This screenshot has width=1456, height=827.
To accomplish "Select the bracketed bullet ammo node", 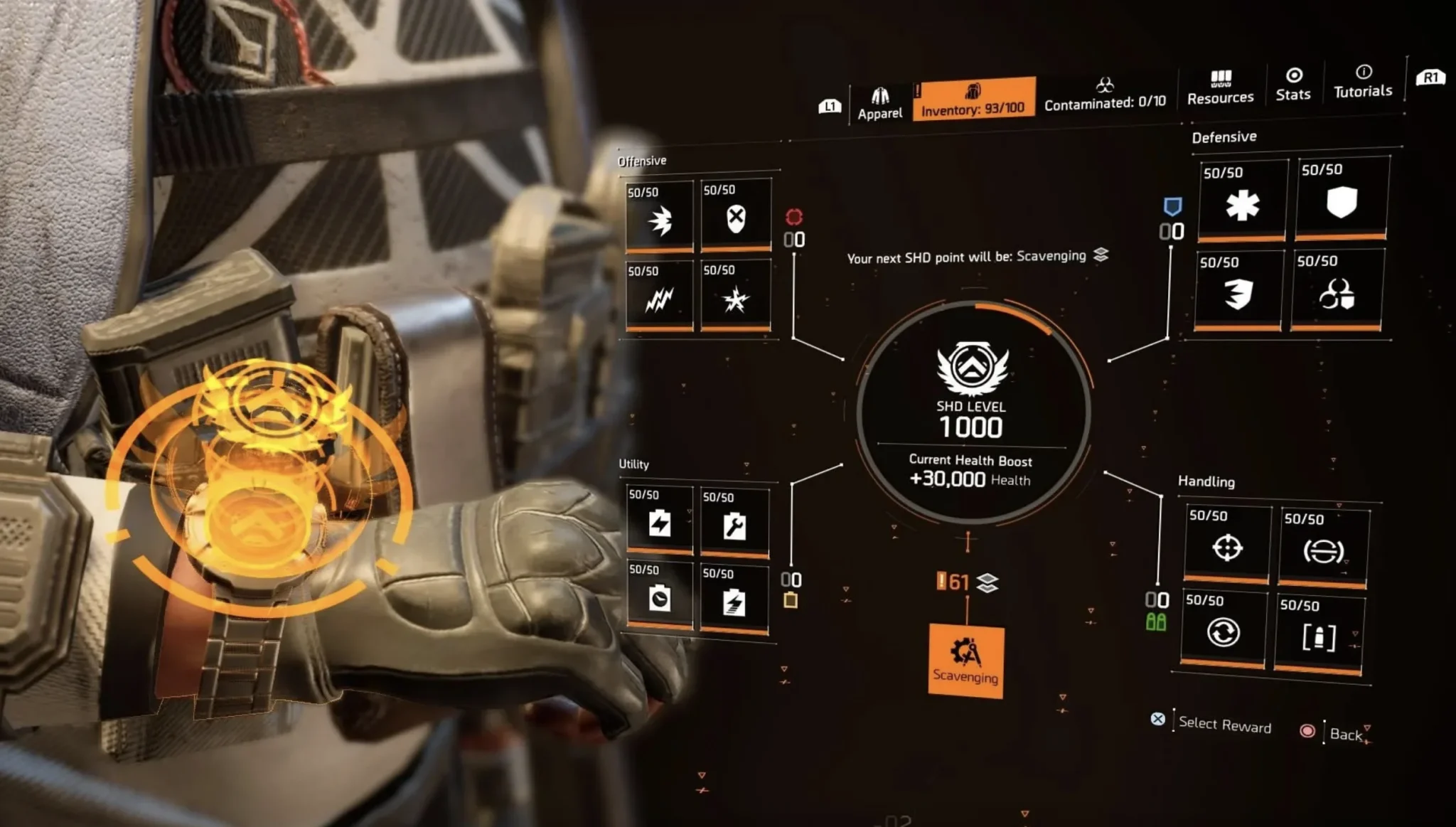I will point(1319,636).
